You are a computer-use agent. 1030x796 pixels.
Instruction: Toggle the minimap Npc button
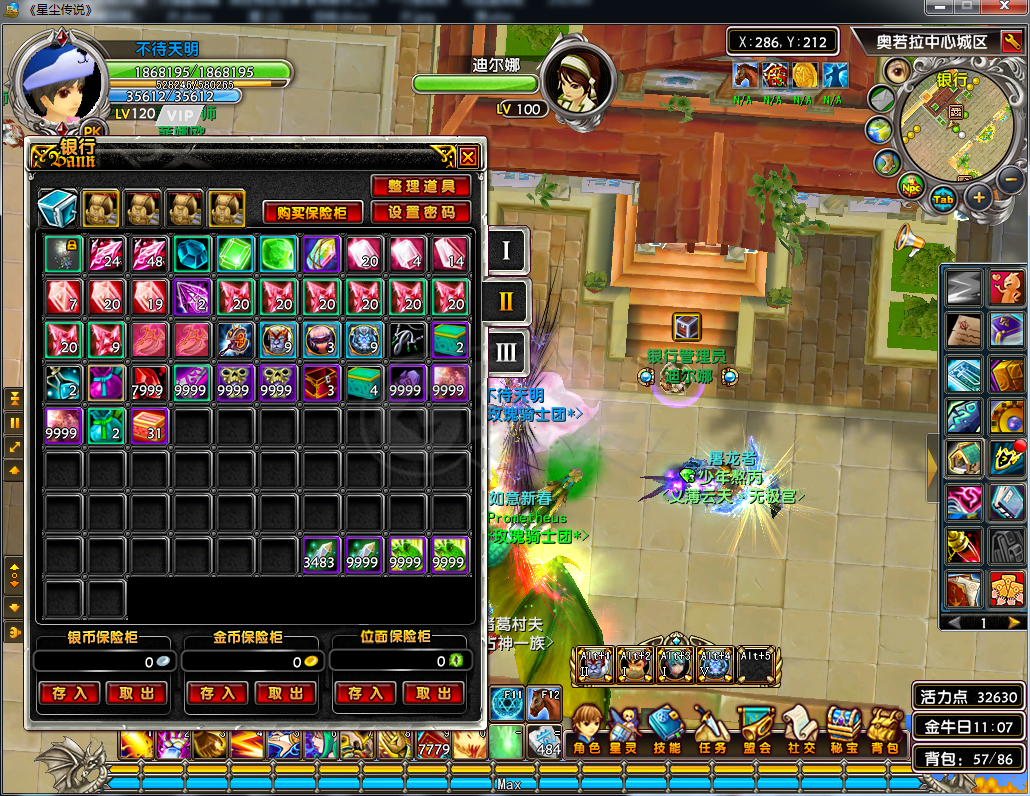click(911, 186)
